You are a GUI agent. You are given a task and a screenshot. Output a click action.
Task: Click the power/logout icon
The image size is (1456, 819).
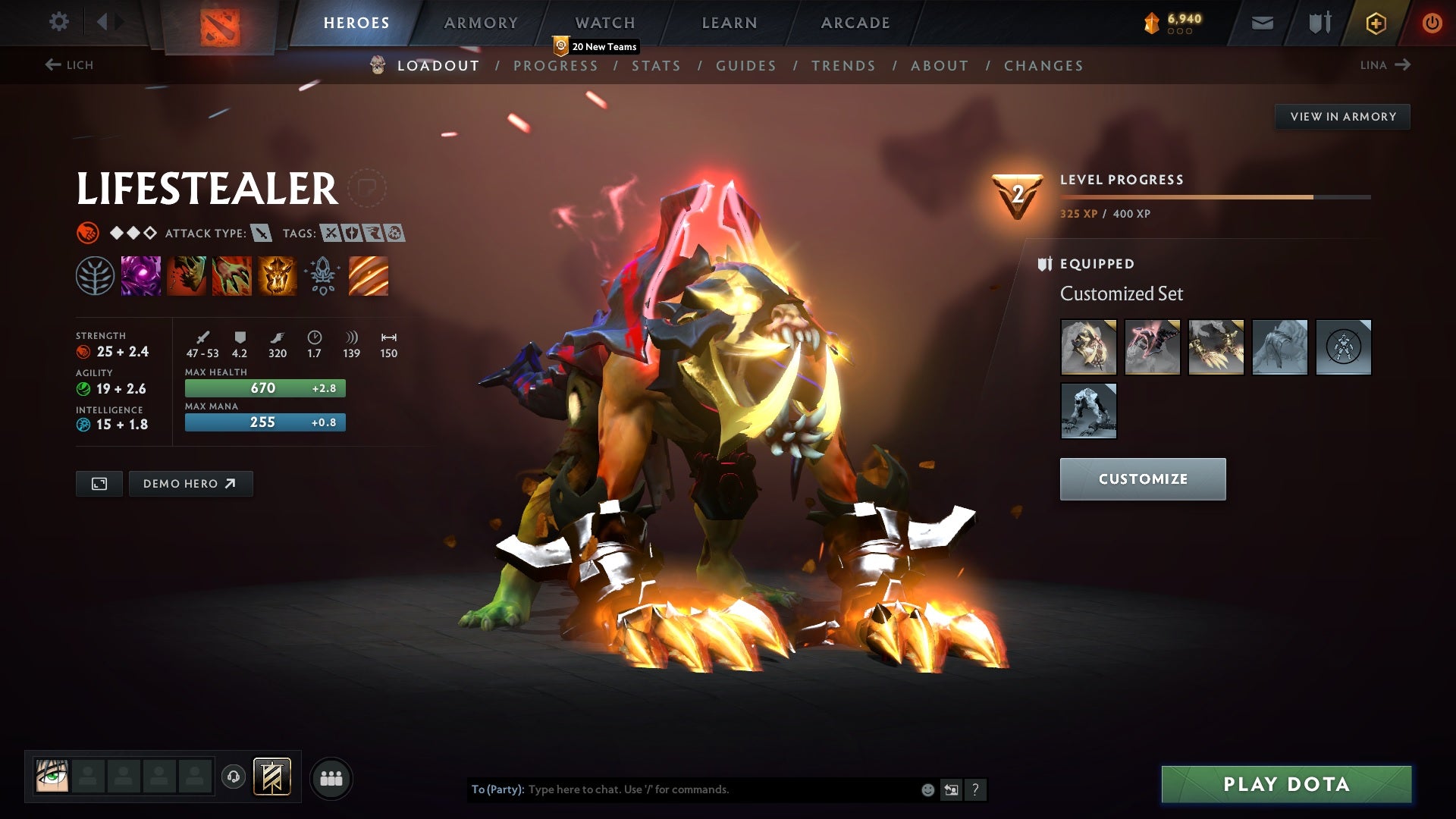(1432, 22)
